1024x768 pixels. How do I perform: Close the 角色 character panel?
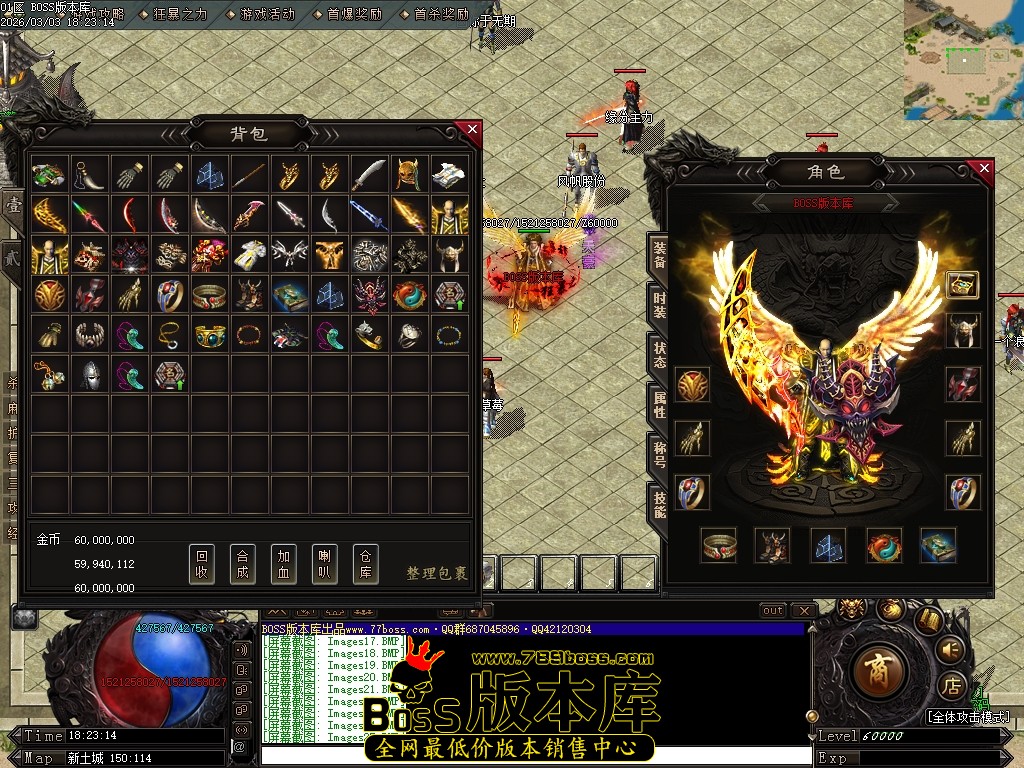[984, 169]
